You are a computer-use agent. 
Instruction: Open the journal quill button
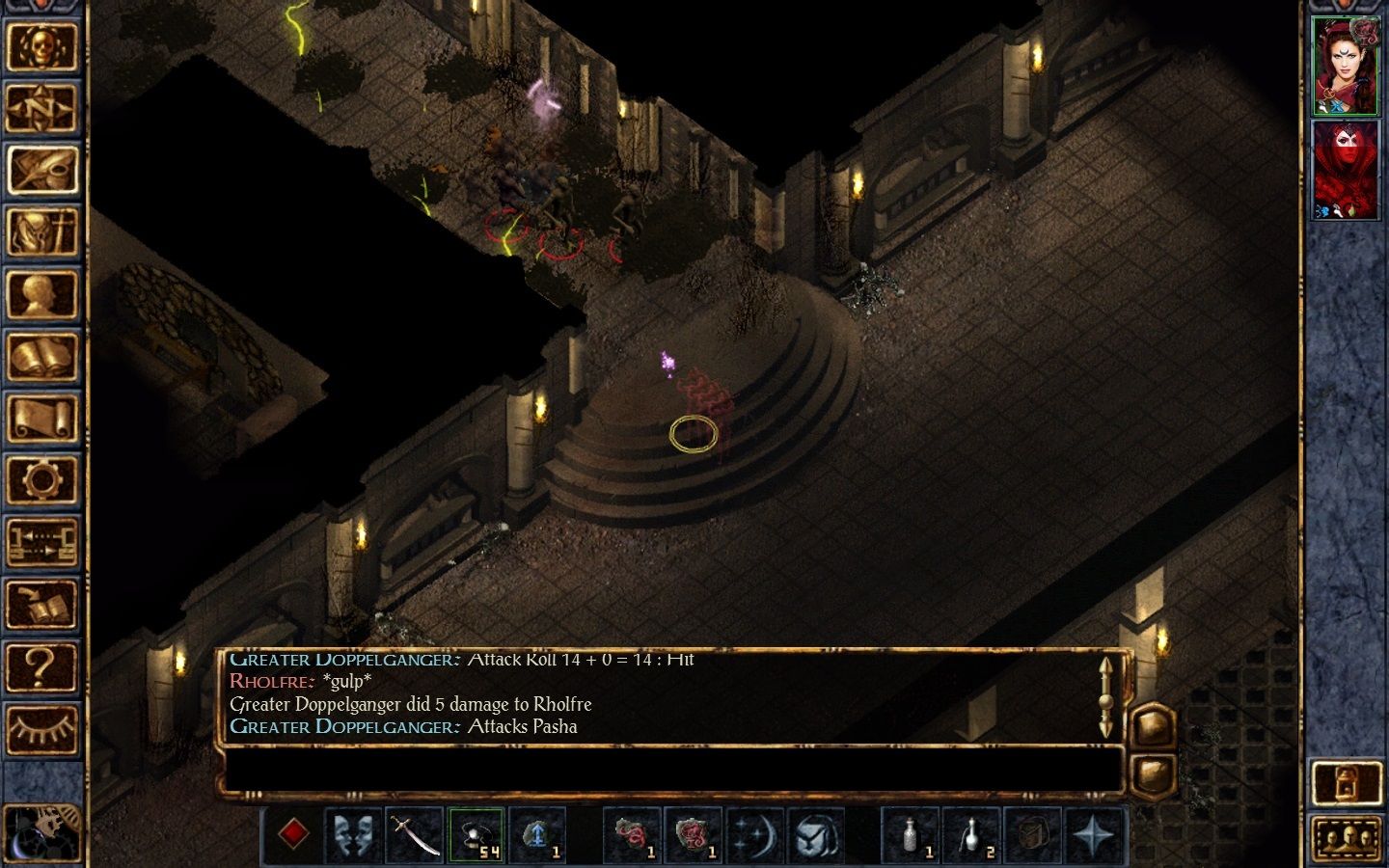click(41, 170)
